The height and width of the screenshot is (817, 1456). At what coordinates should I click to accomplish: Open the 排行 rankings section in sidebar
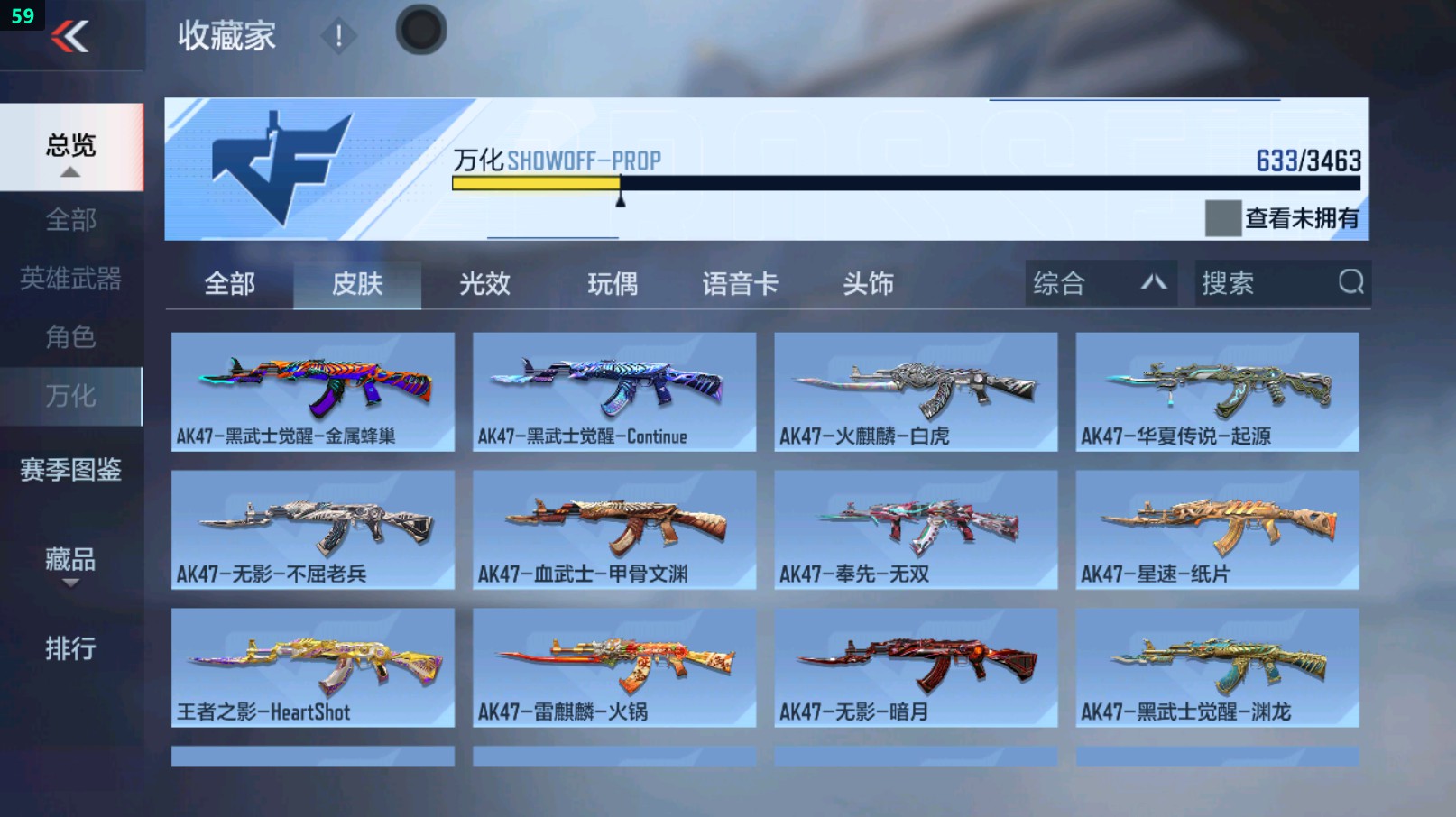[x=68, y=648]
